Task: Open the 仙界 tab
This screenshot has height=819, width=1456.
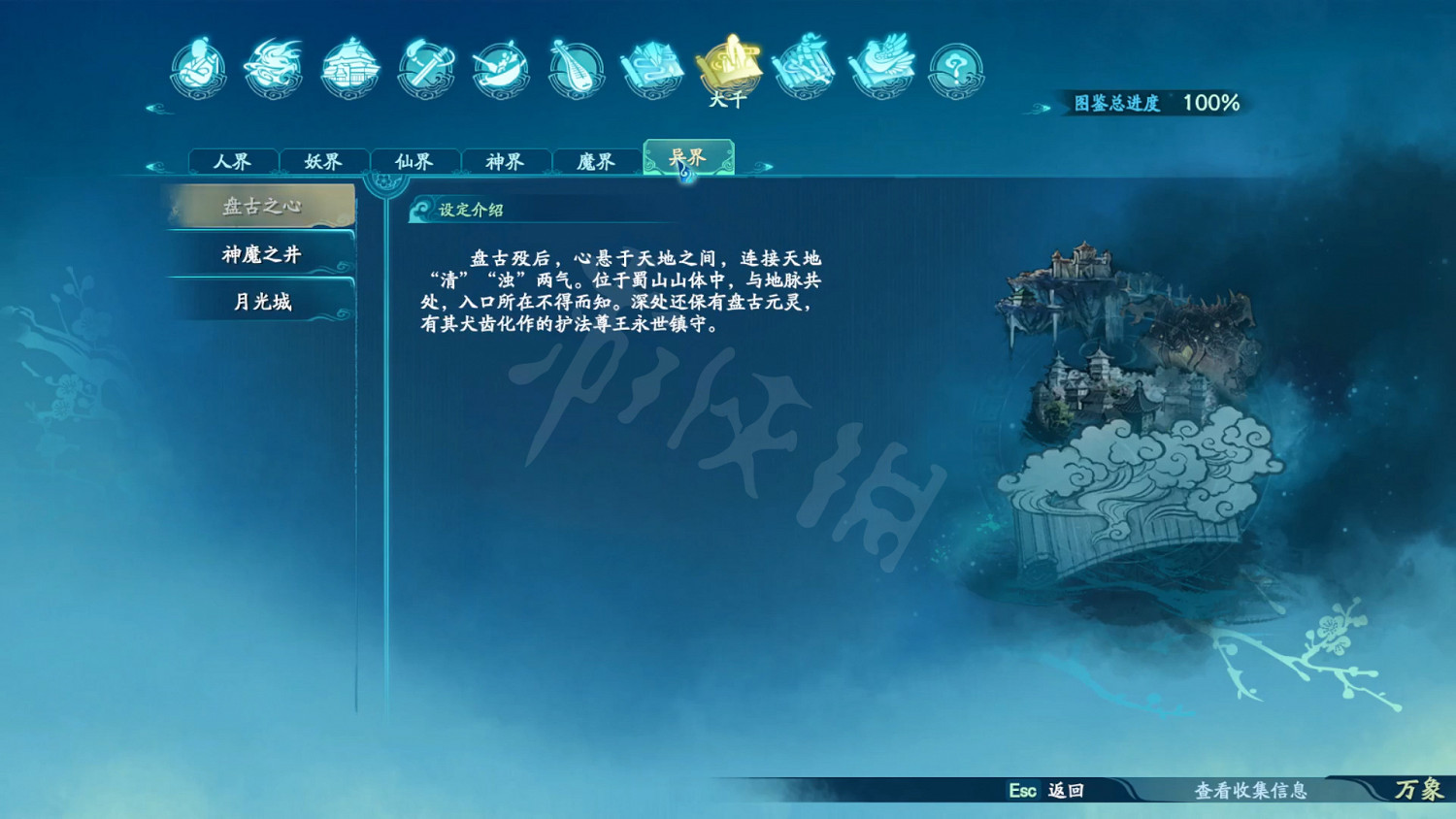Action: (x=415, y=161)
